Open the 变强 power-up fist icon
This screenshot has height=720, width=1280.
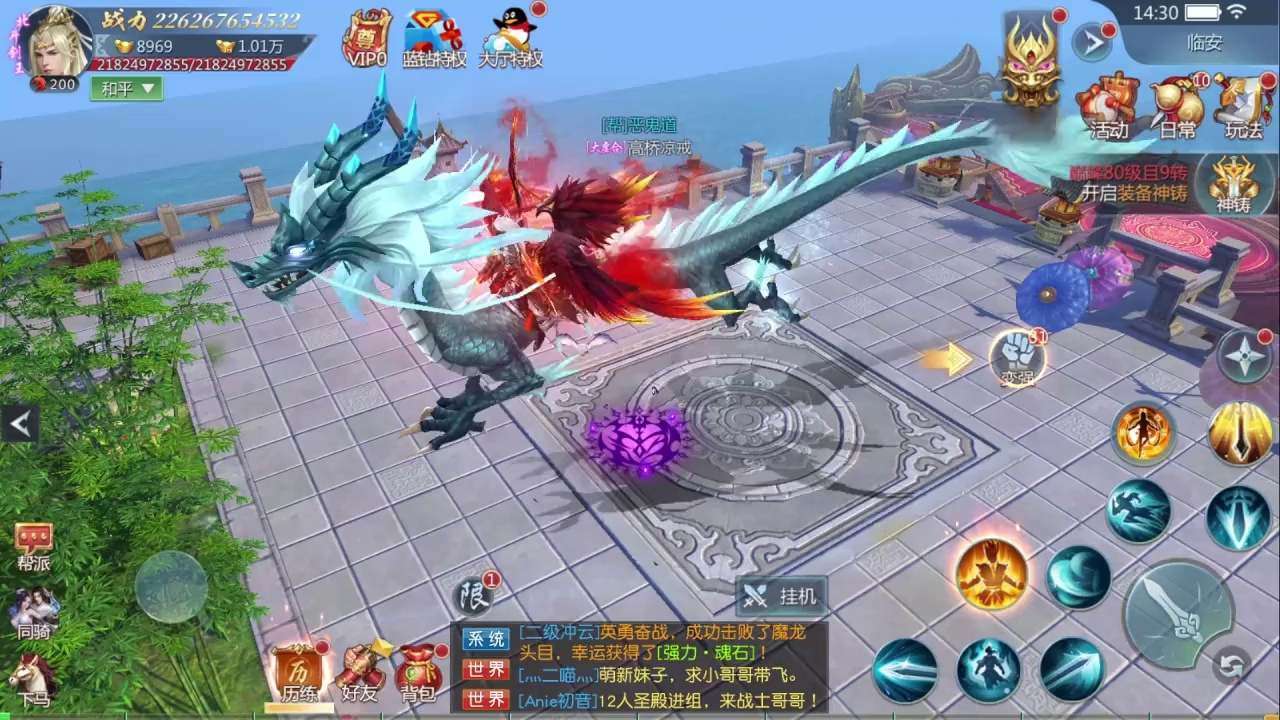pos(1018,356)
